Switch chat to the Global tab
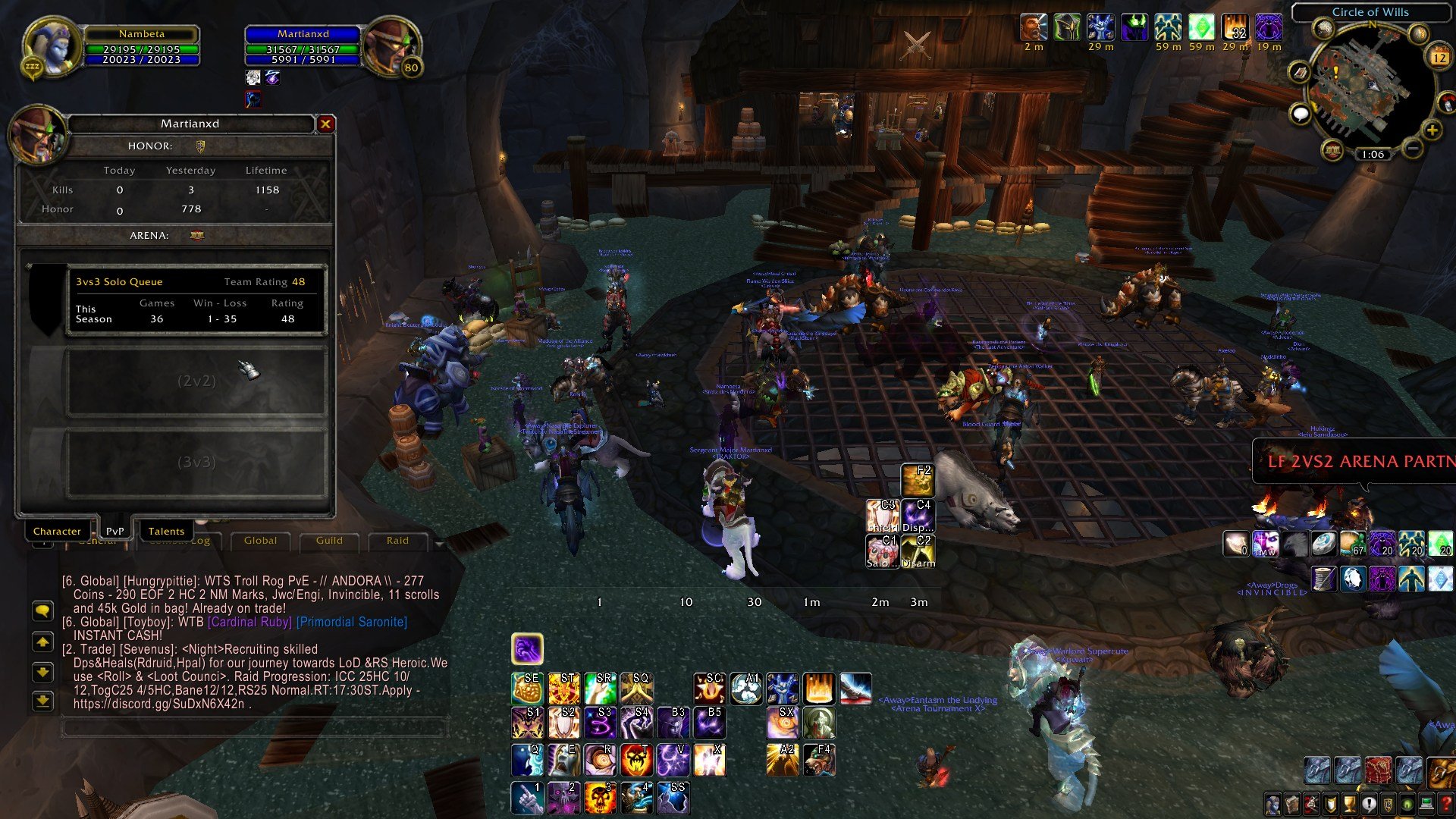 pos(260,541)
